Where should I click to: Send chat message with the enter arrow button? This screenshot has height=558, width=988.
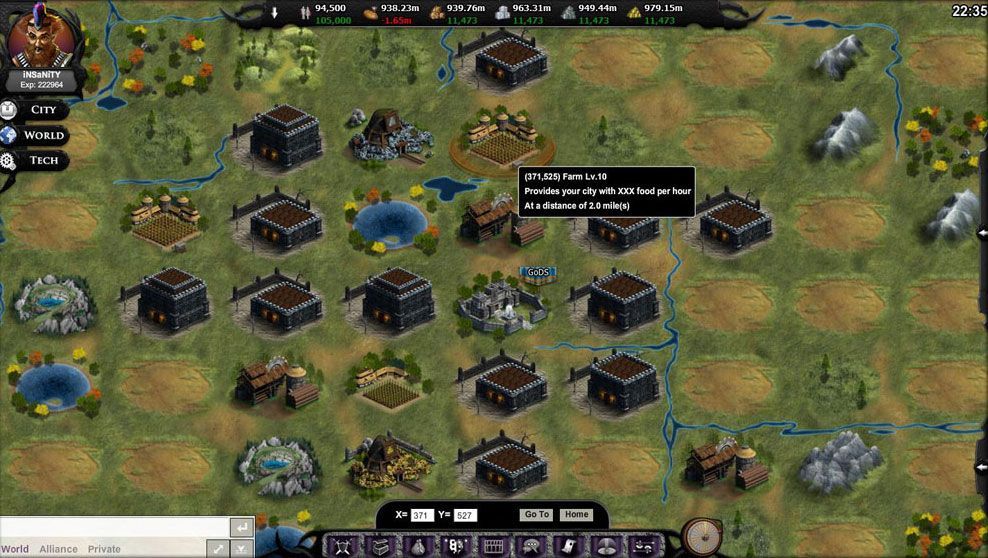[x=241, y=527]
